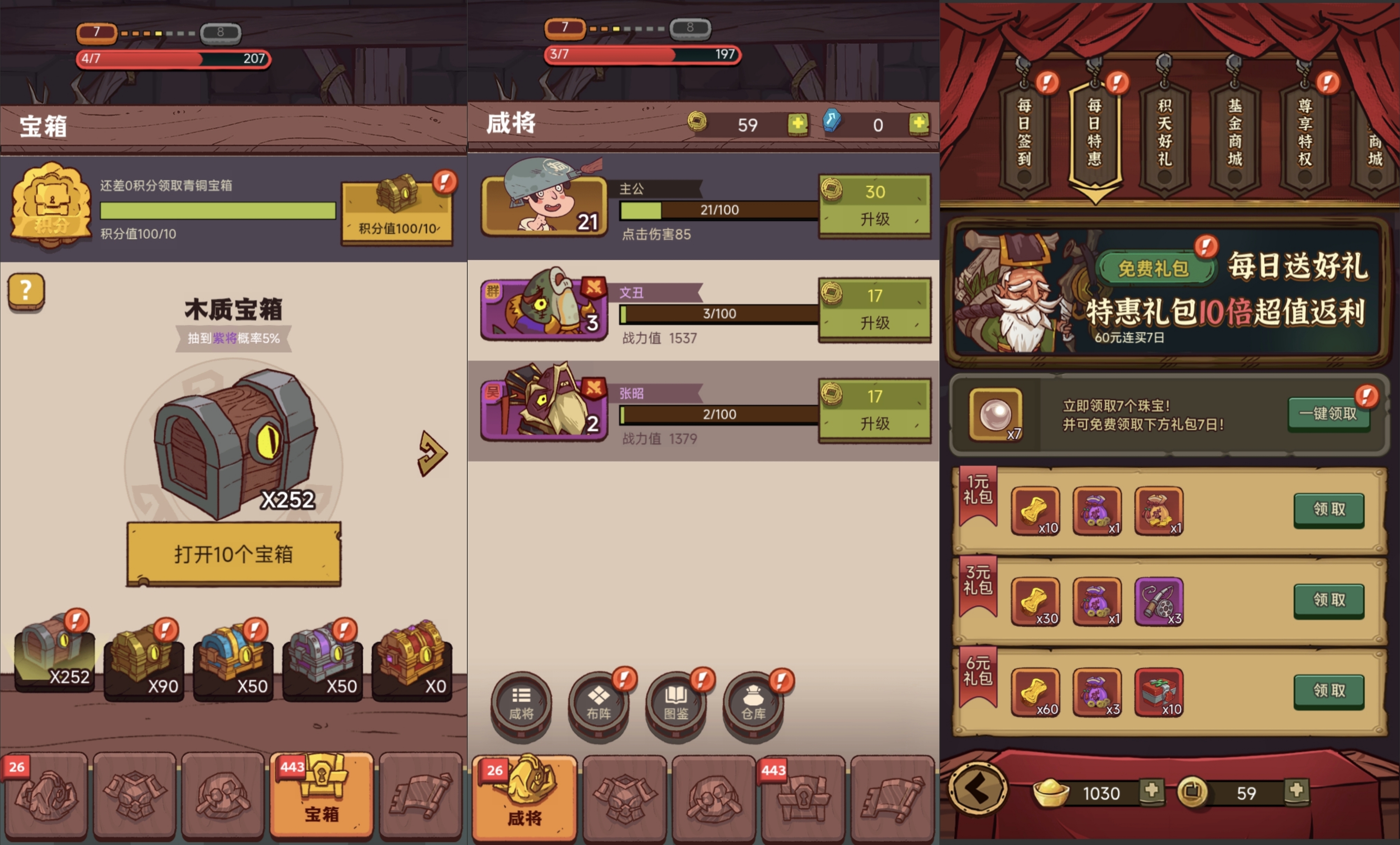Open the chest help question mark
Screen dimensions: 1400x845
pos(26,291)
